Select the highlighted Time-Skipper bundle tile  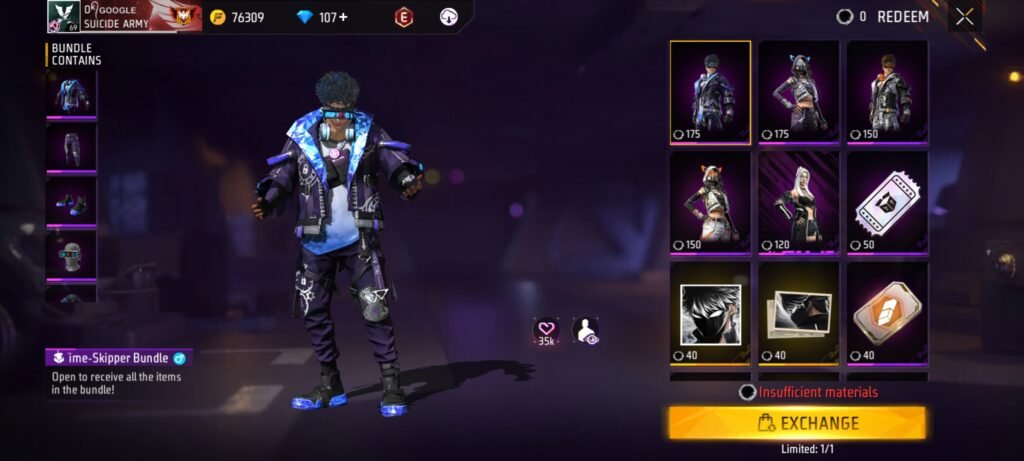pyautogui.click(x=710, y=92)
